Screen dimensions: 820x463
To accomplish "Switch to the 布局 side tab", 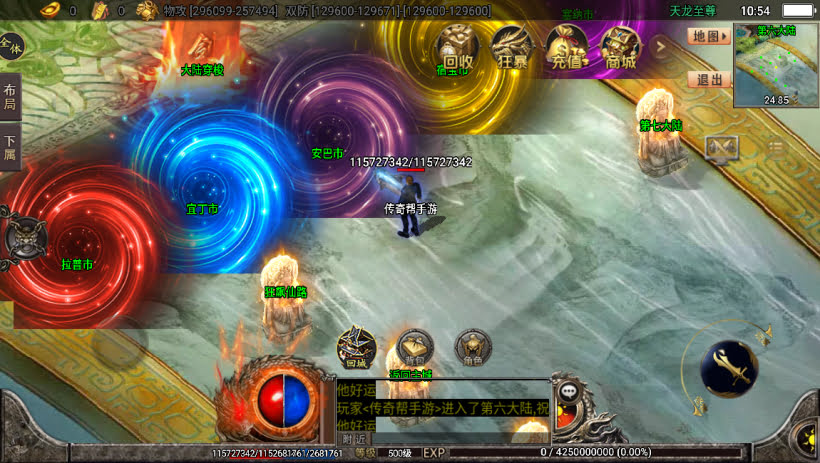I will (x=10, y=98).
